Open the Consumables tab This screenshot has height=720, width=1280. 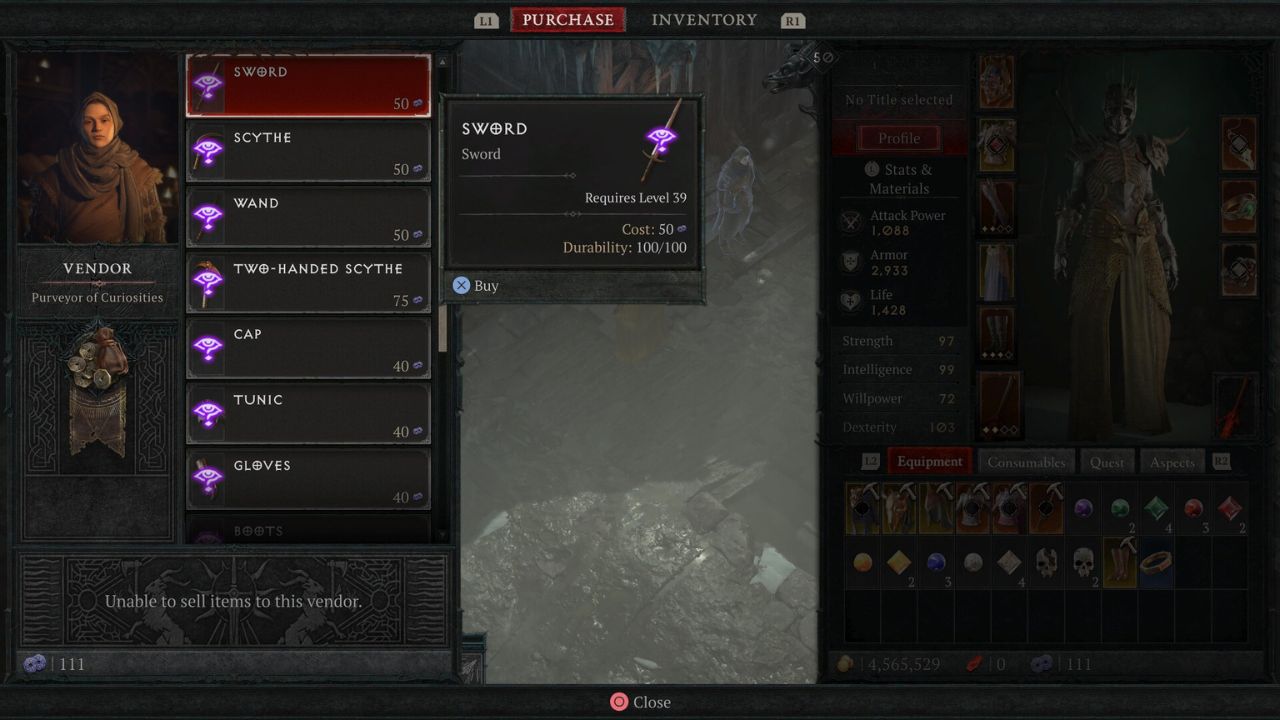pyautogui.click(x=1026, y=462)
